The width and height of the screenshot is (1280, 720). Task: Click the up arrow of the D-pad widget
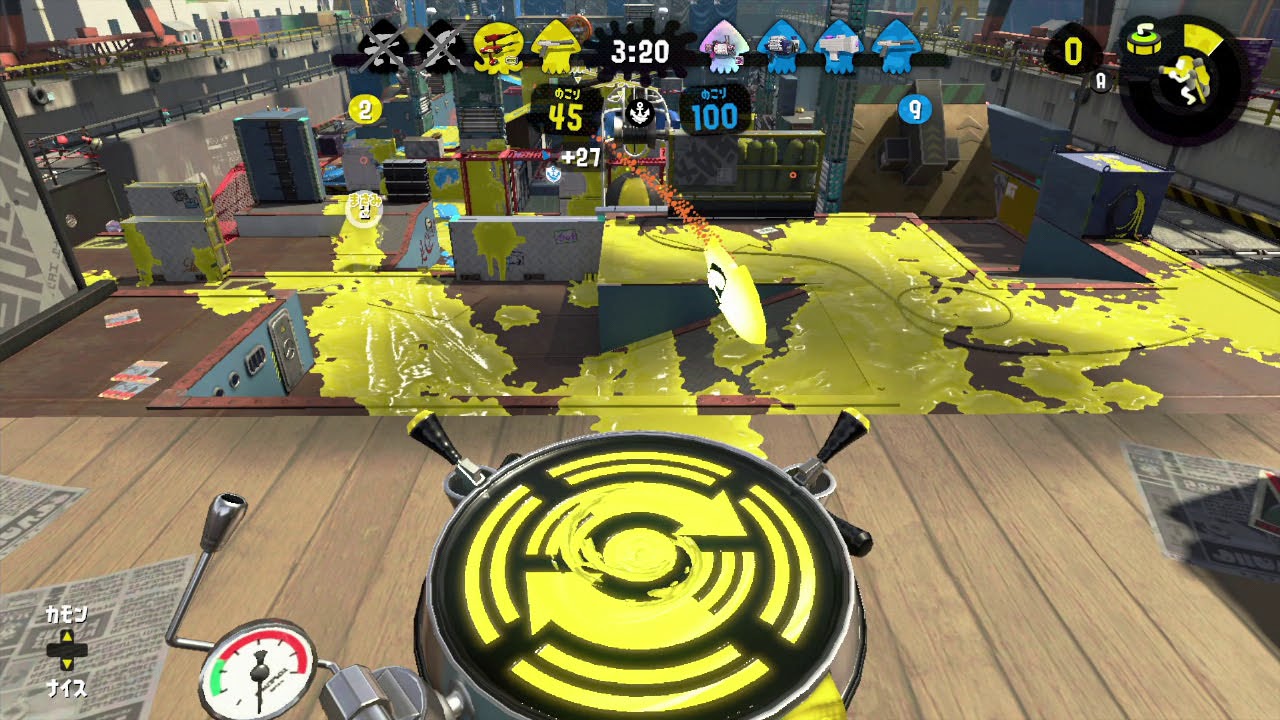pos(67,636)
